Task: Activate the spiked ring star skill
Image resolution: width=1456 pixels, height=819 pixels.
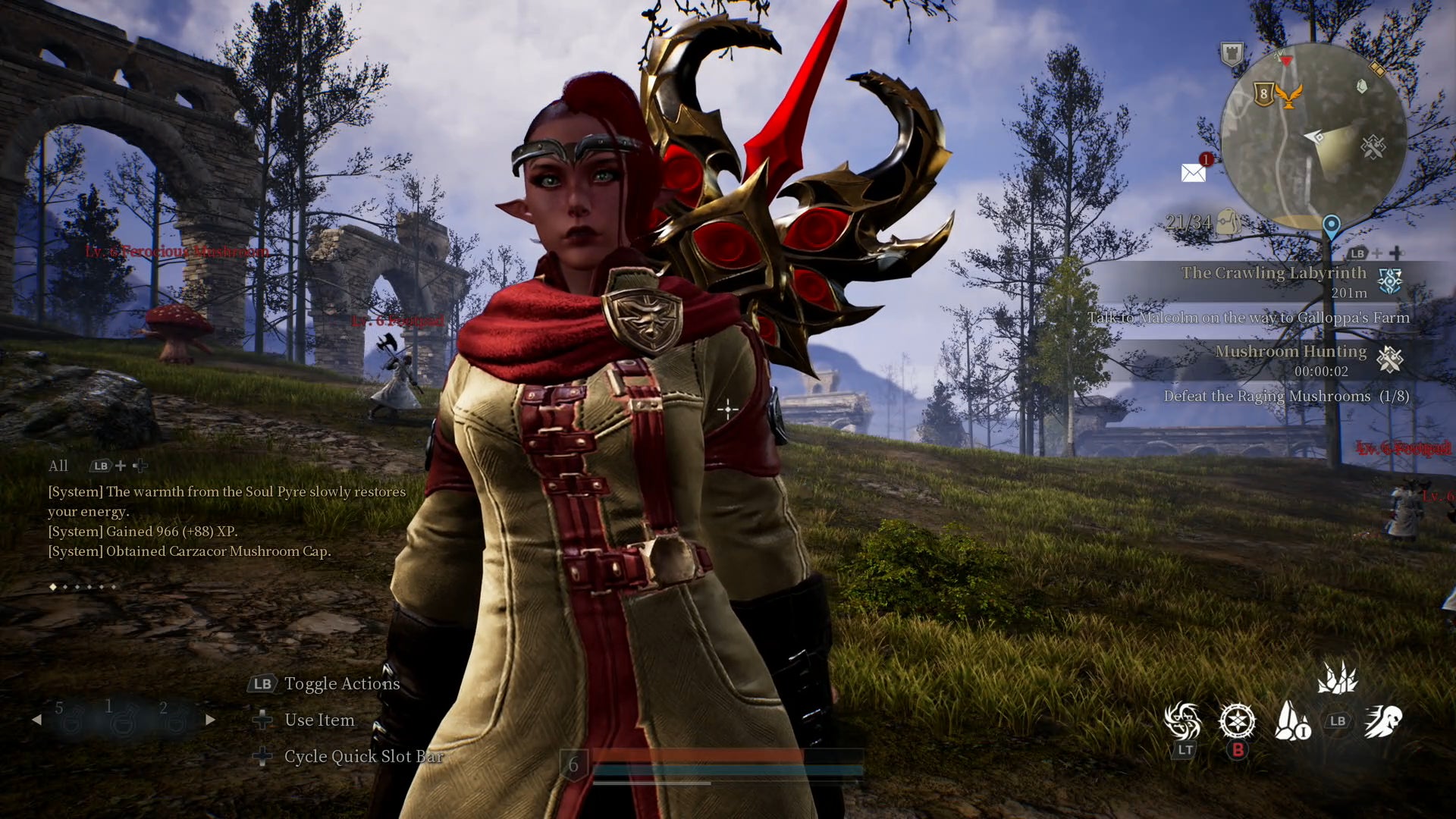Action: pyautogui.click(x=1237, y=720)
